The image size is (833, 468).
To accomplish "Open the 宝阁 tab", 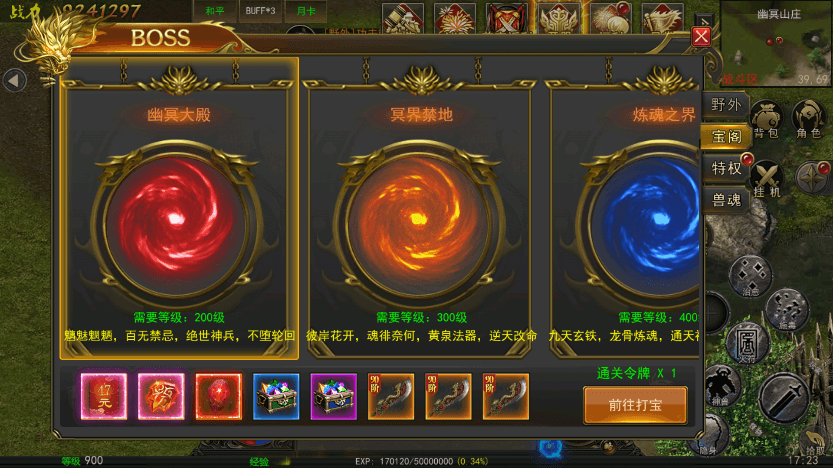I will click(726, 137).
